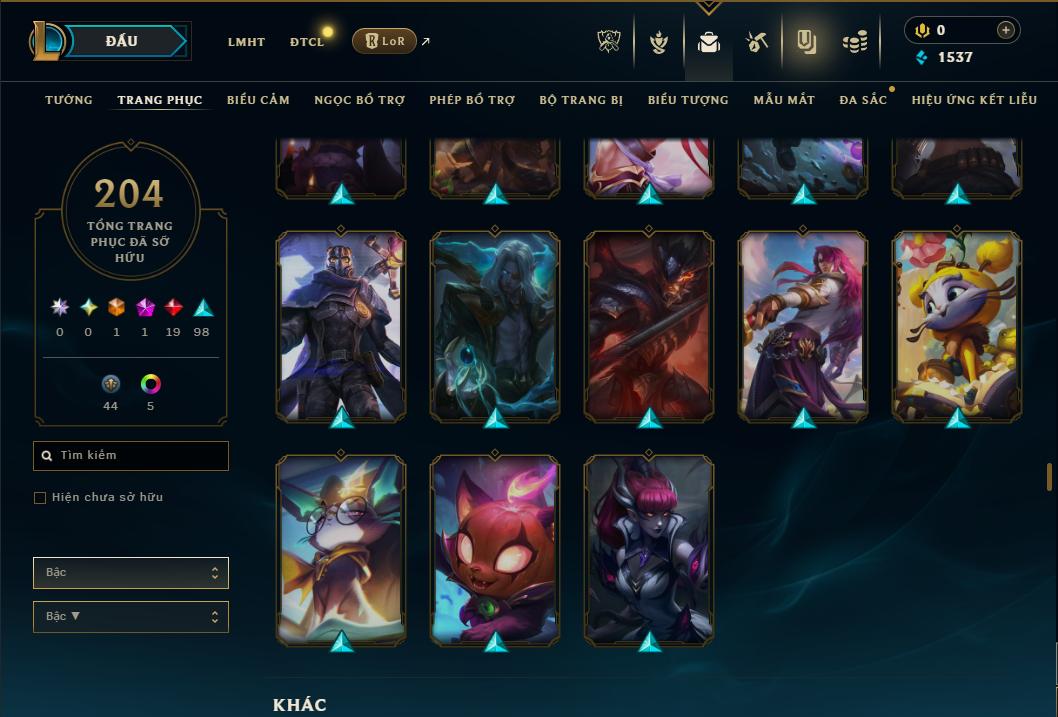Click the Tìm kiếm search field
This screenshot has height=717, width=1058.
[131, 456]
